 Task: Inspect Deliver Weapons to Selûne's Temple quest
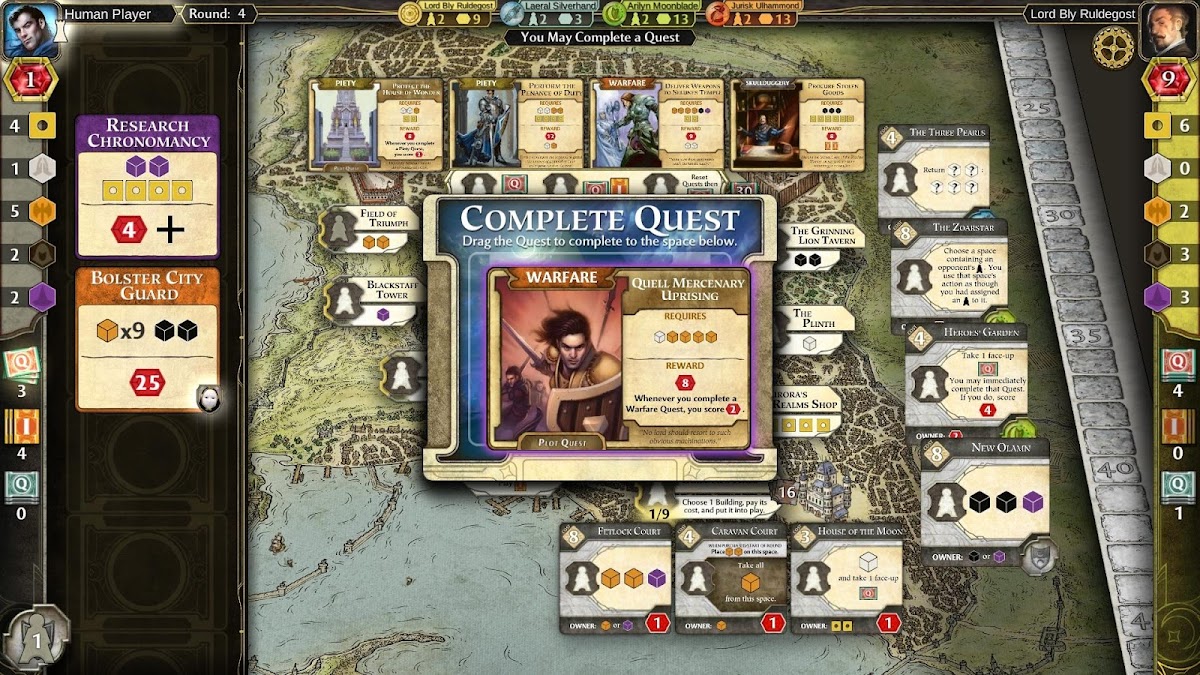[x=657, y=124]
